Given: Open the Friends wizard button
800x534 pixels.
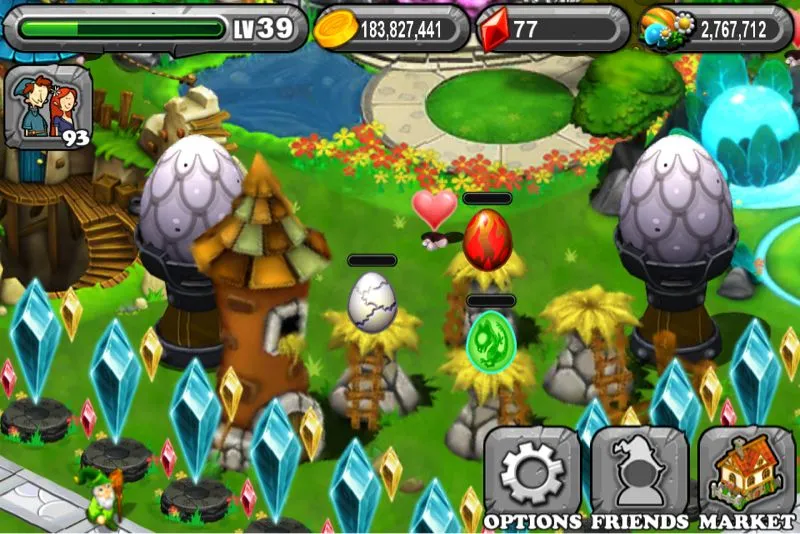Looking at the screenshot, I should pos(639,472).
